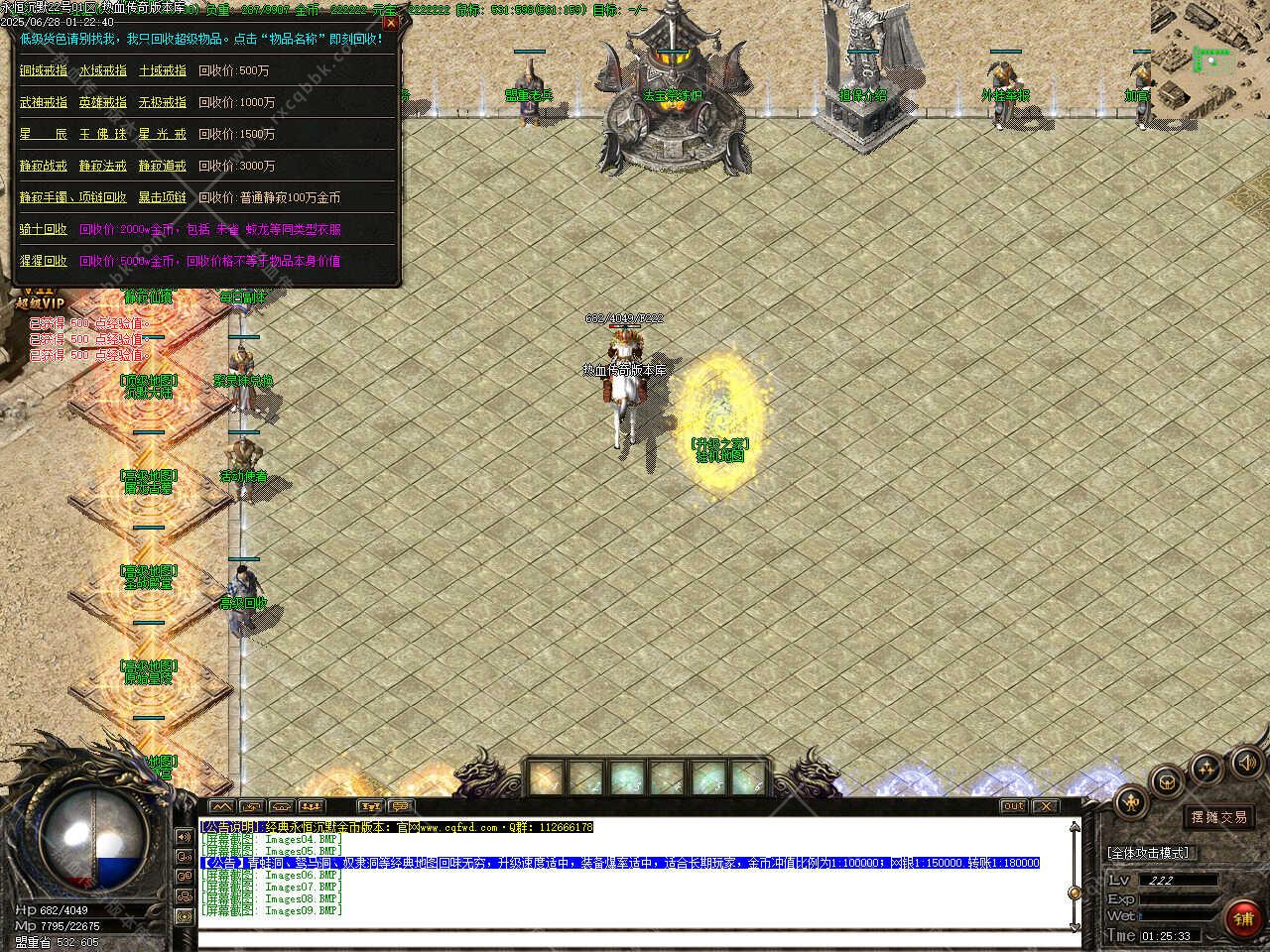The image size is (1270, 952).
Task: Select 静寂战戒 recycle link
Action: point(44,167)
